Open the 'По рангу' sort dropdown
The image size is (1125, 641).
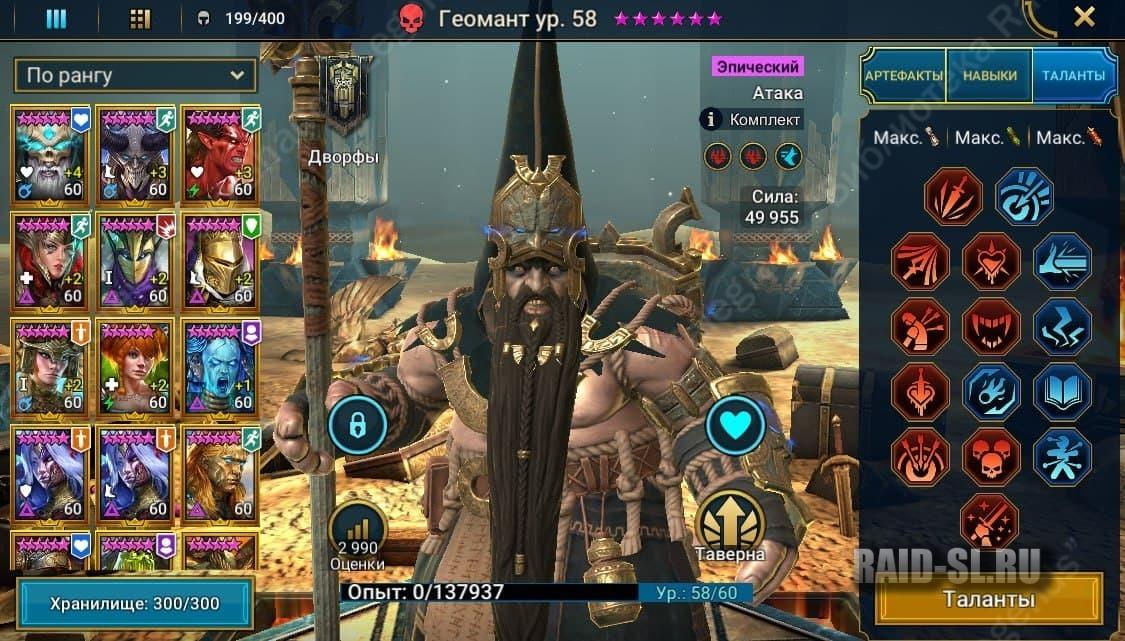[135, 75]
